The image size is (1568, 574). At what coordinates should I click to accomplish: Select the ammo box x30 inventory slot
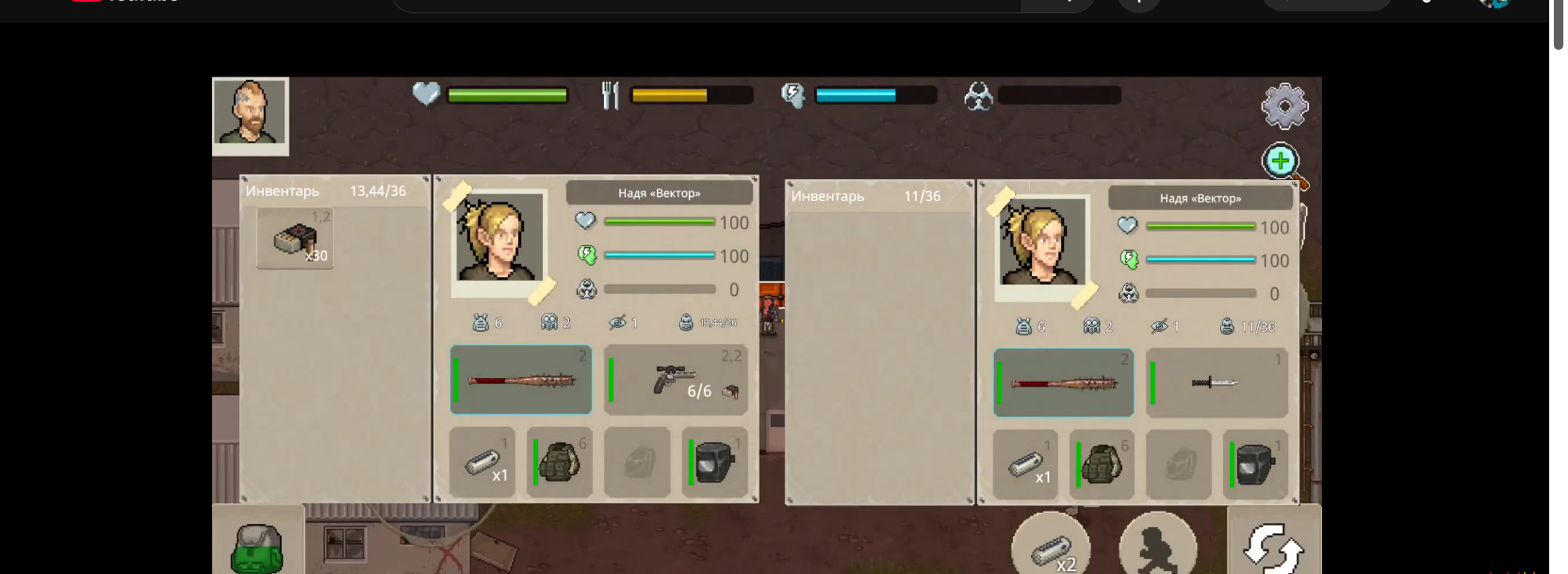pos(295,239)
